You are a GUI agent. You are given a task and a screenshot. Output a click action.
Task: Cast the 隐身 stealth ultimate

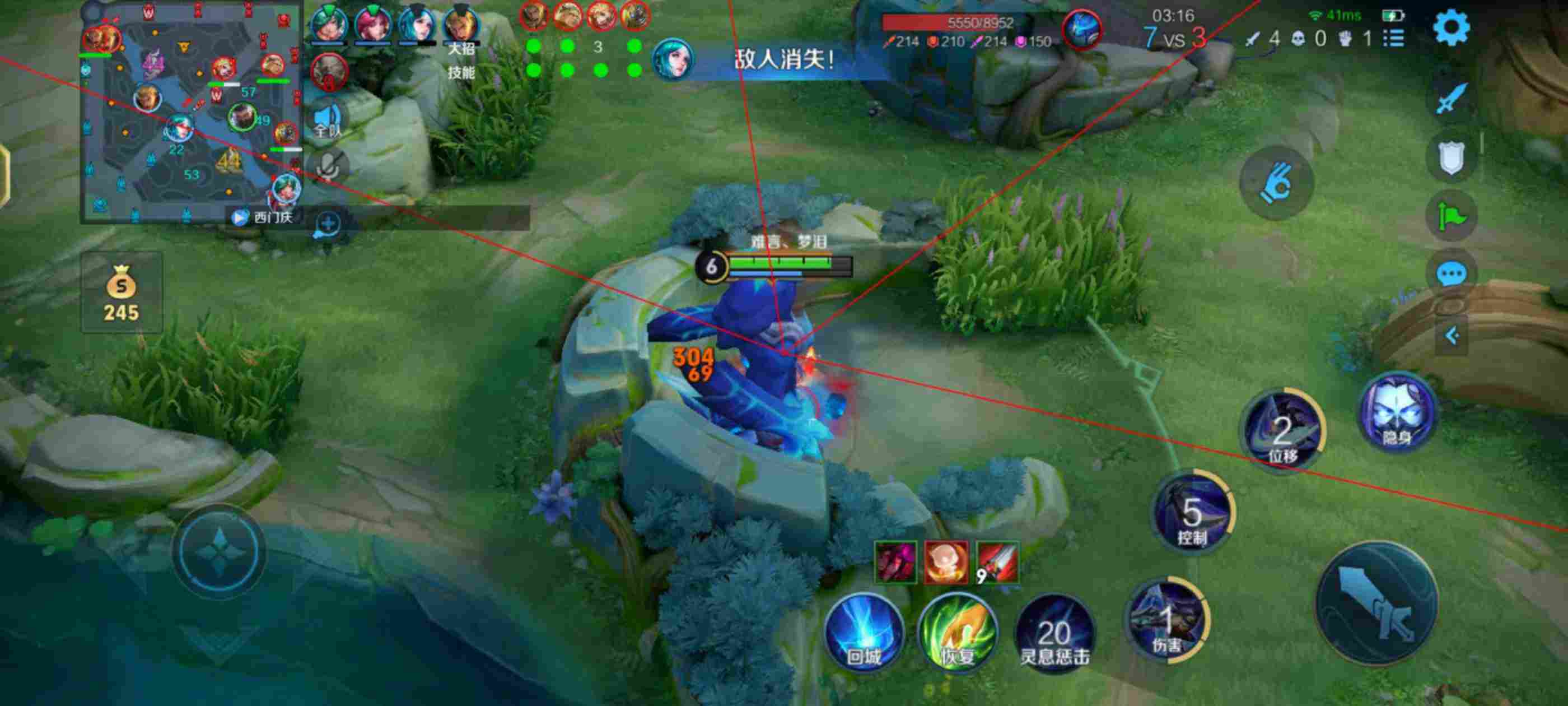point(1397,413)
